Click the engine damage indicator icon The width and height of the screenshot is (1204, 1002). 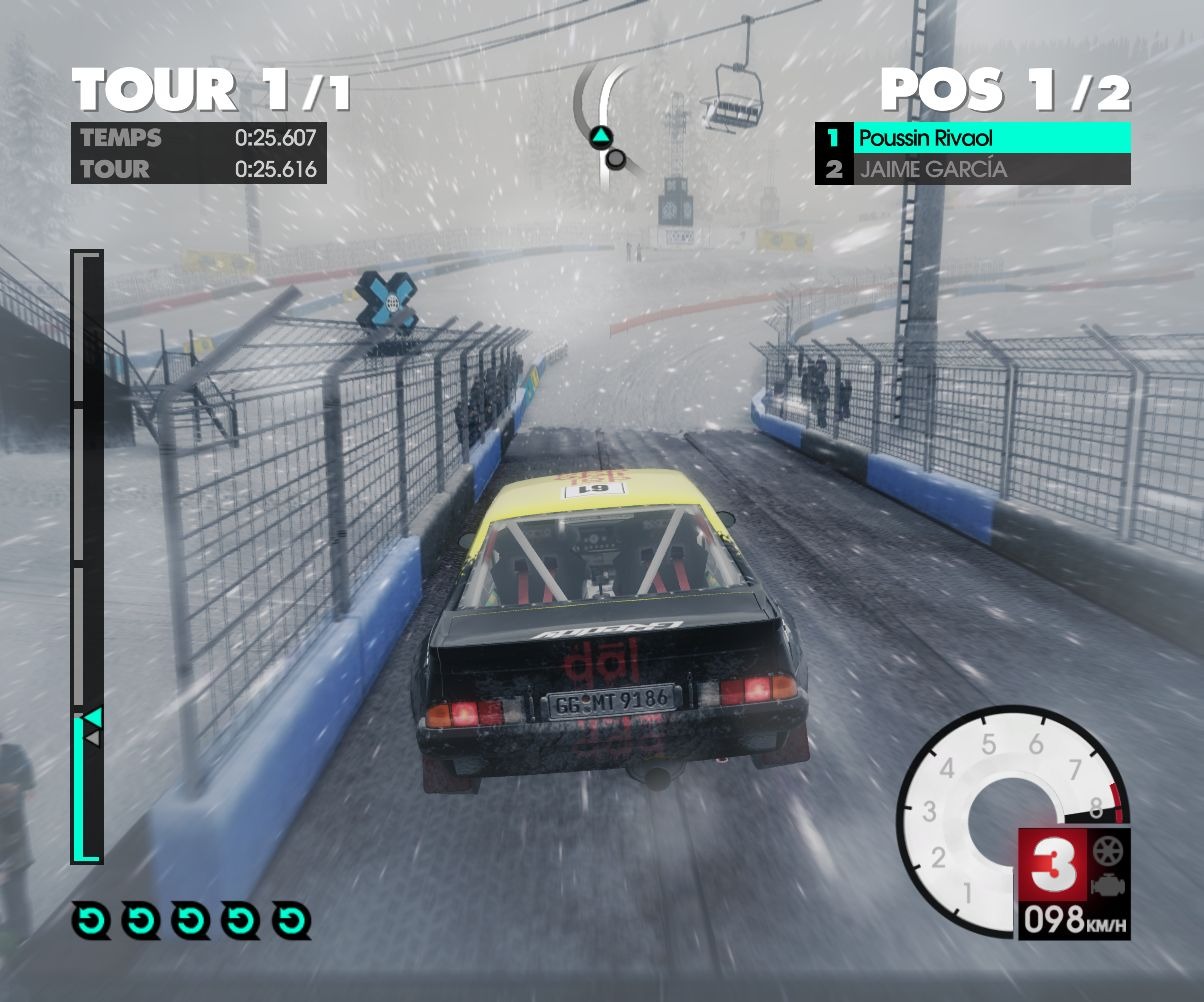(1109, 886)
